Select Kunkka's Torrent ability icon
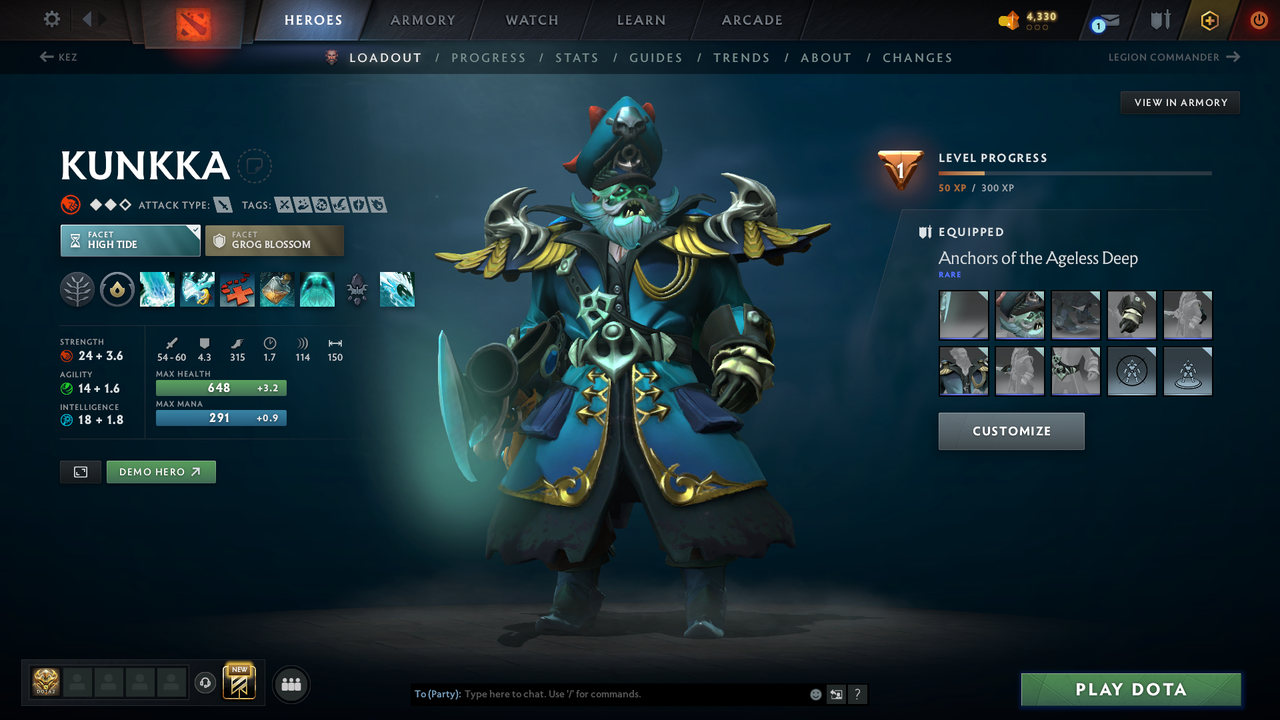1280x720 pixels. tap(157, 289)
